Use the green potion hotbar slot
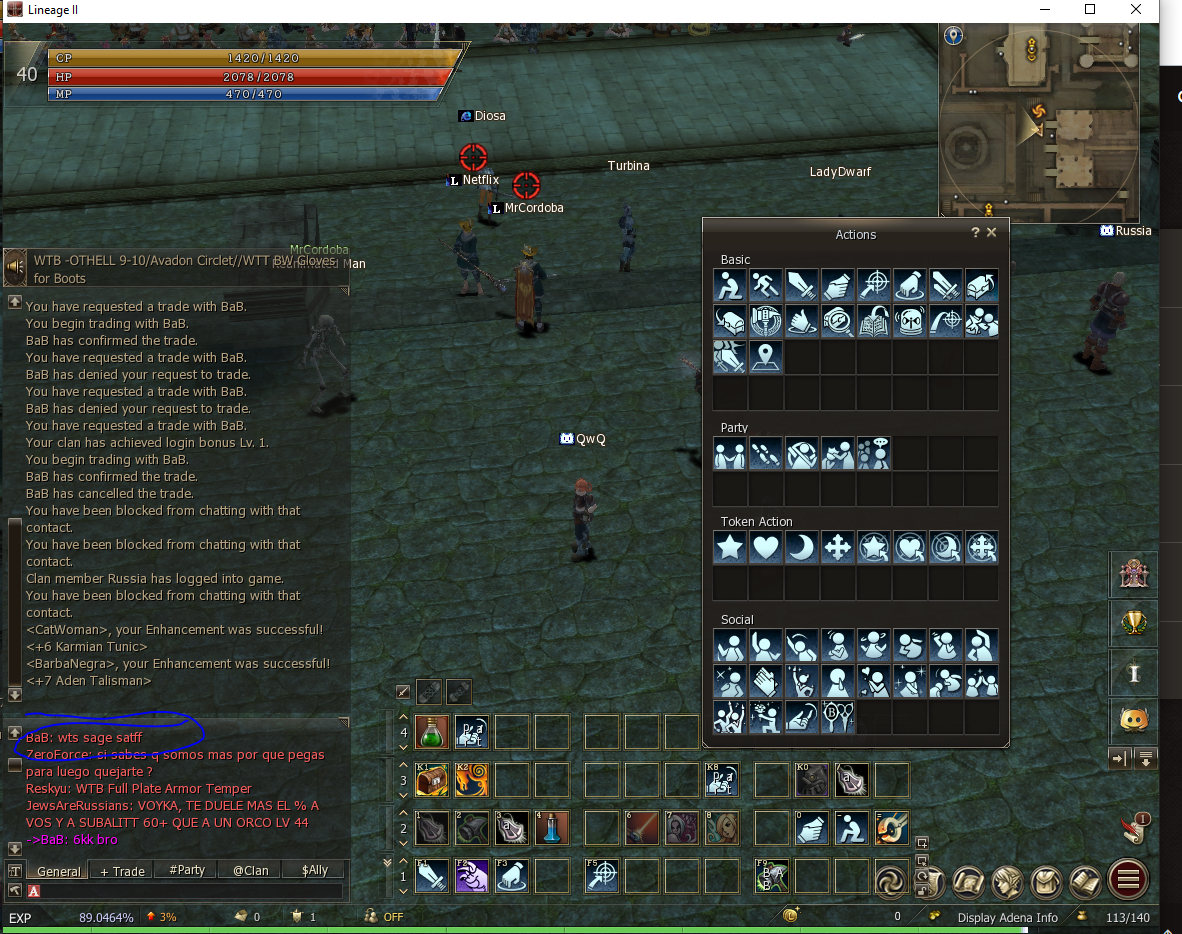The image size is (1182, 934). (x=431, y=733)
